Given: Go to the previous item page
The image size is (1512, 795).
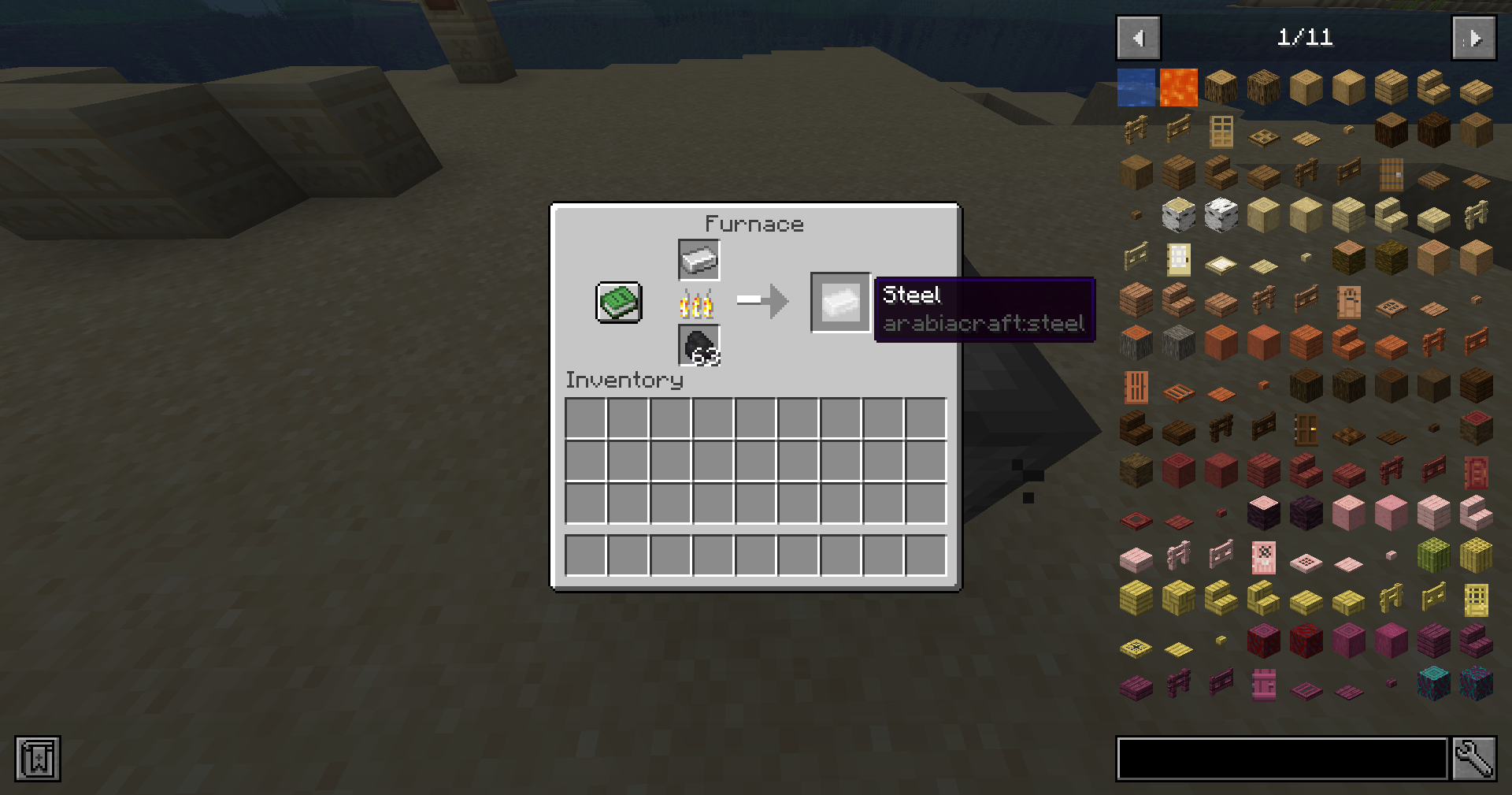Looking at the screenshot, I should pyautogui.click(x=1137, y=37).
